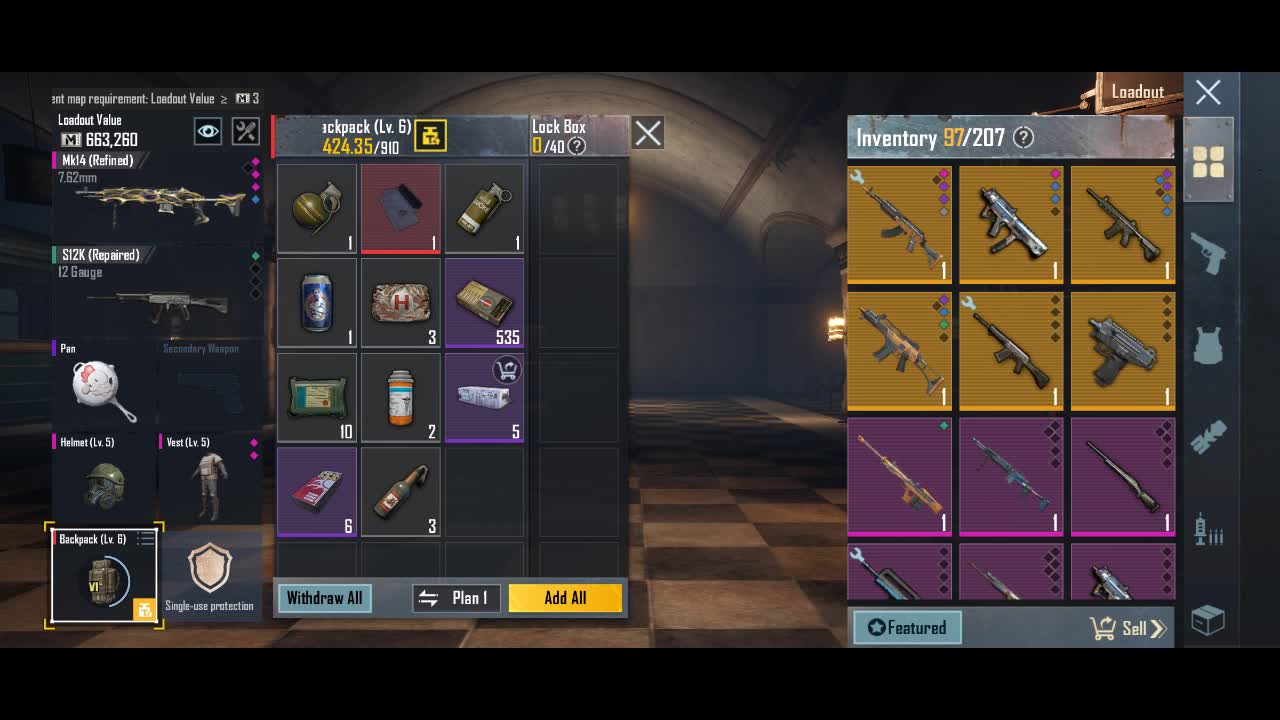Open the Featured filter
The height and width of the screenshot is (720, 1280).
[x=907, y=628]
